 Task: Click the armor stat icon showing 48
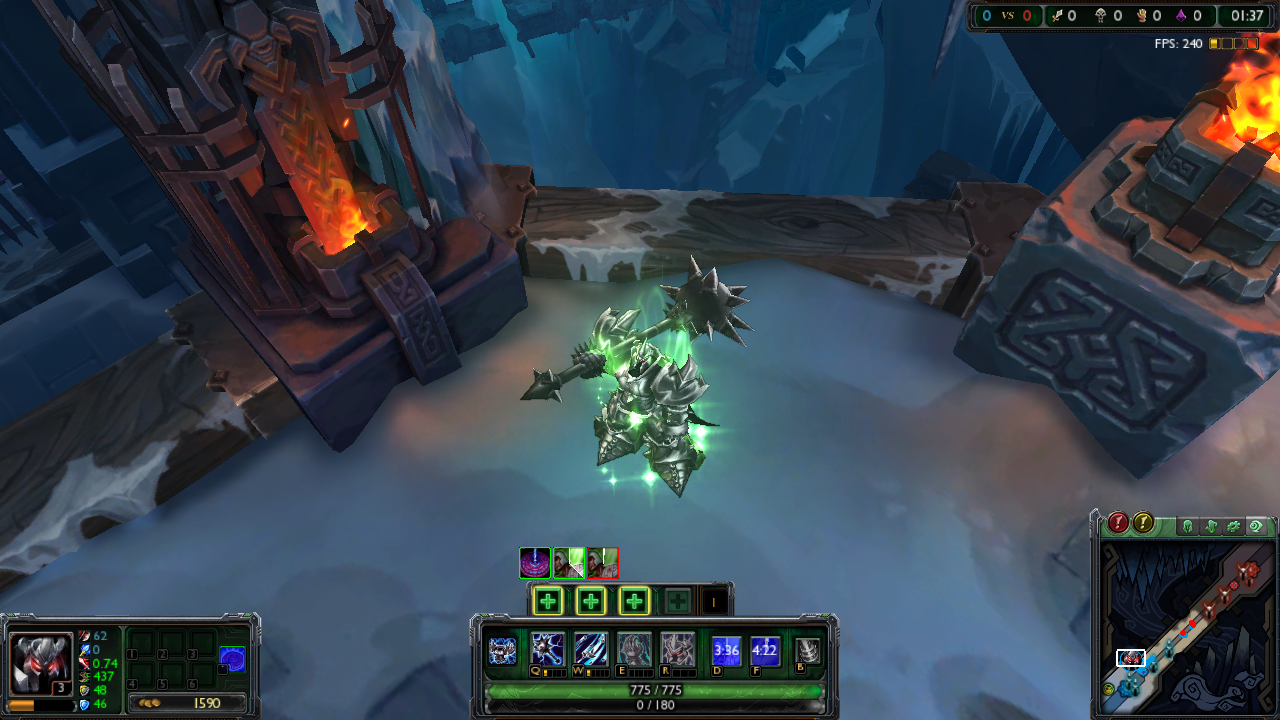(85, 690)
